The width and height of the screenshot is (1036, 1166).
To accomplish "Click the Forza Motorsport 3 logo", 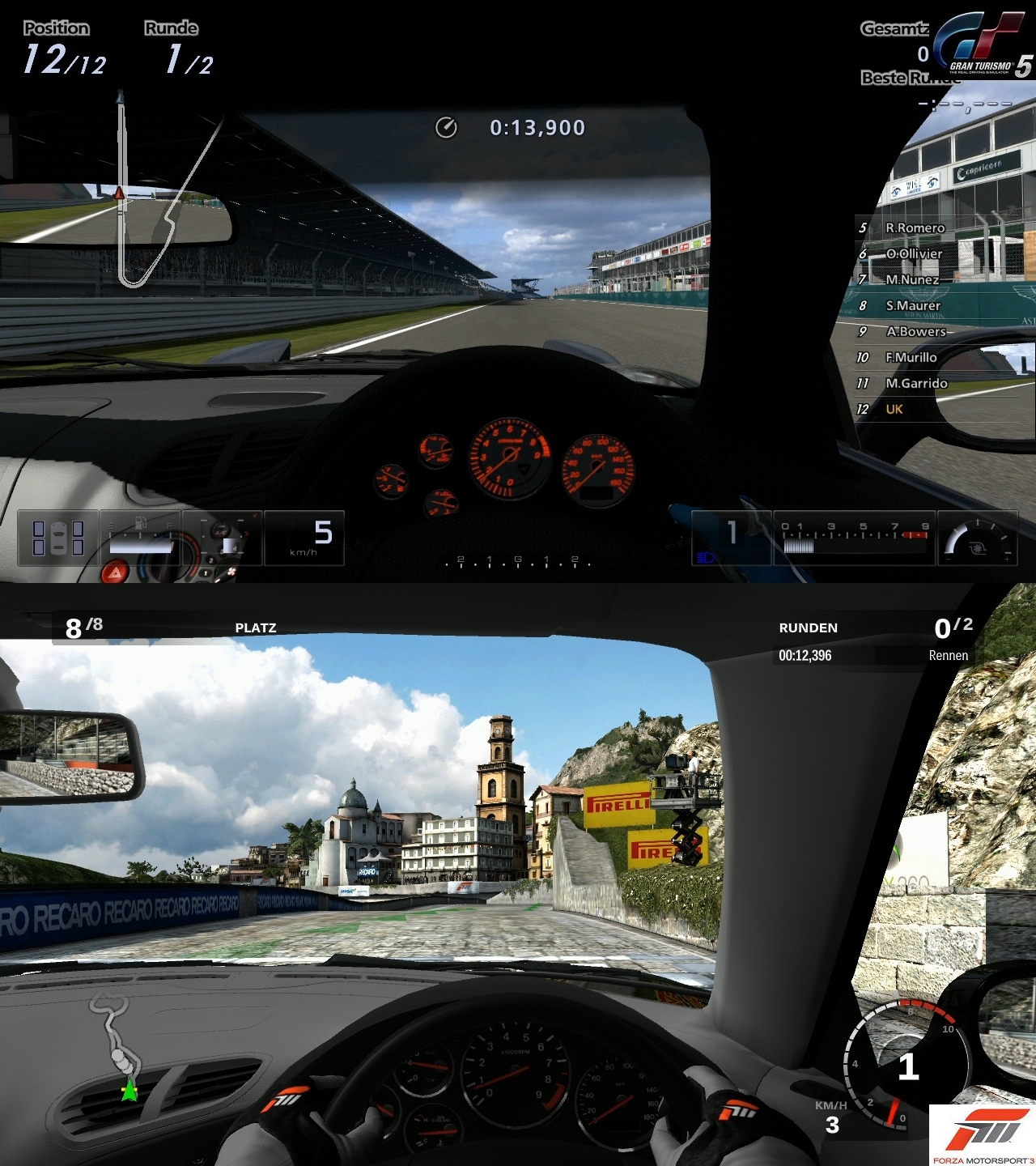I will pyautogui.click(x=982, y=1134).
